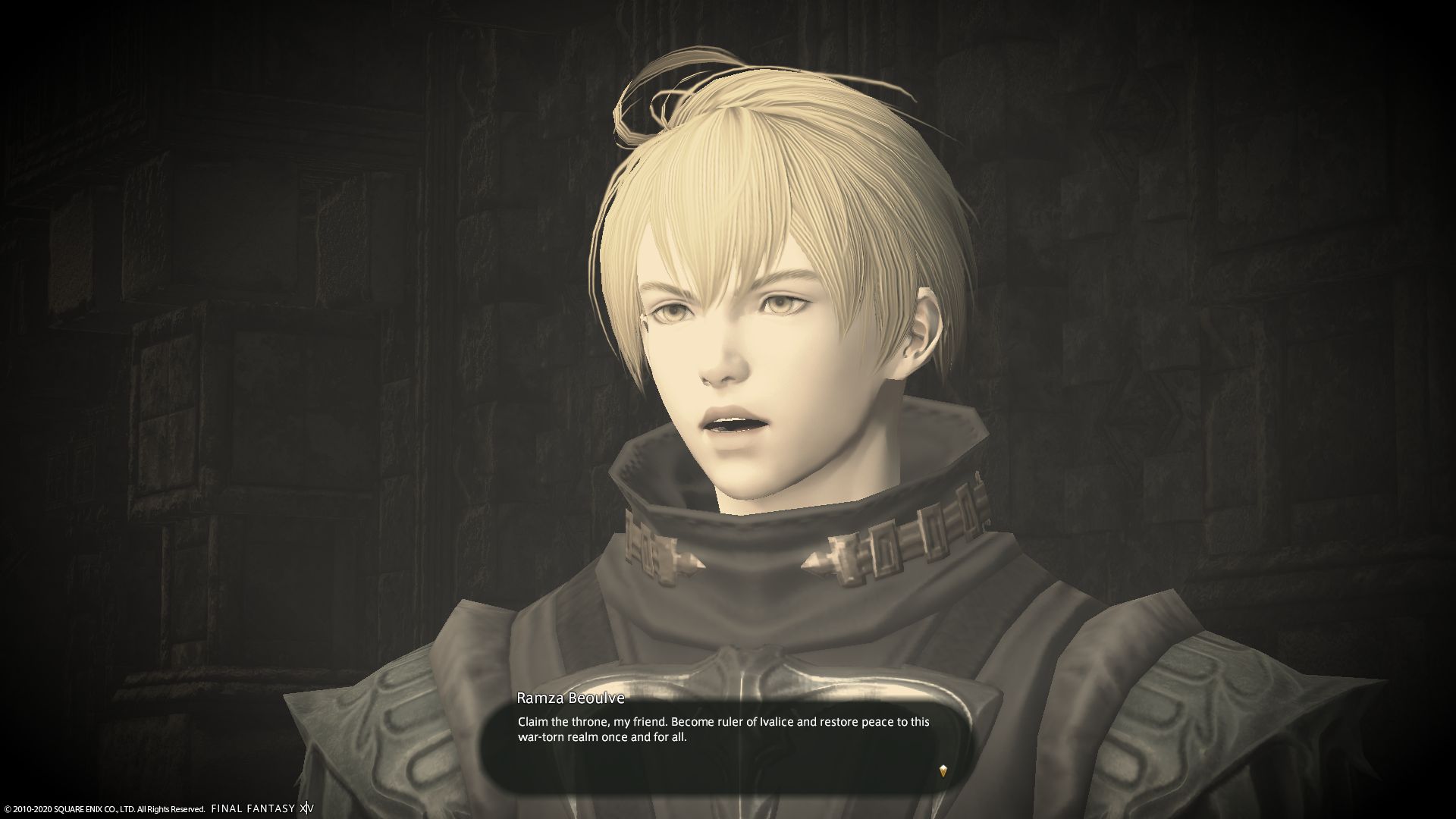Image resolution: width=1456 pixels, height=819 pixels.
Task: Click the word Ivalice in the dialogue
Action: coord(771,723)
